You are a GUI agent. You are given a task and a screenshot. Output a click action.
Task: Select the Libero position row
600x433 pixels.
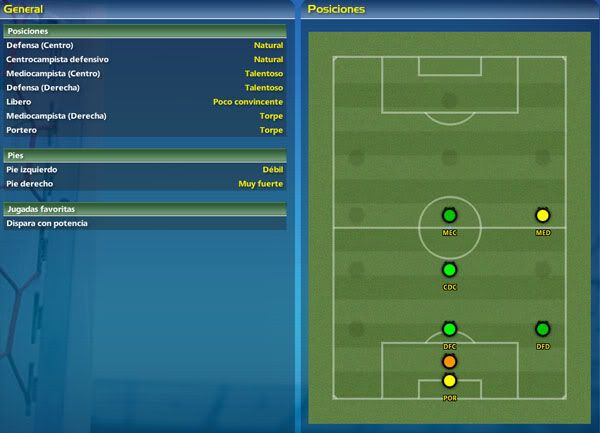tap(144, 101)
